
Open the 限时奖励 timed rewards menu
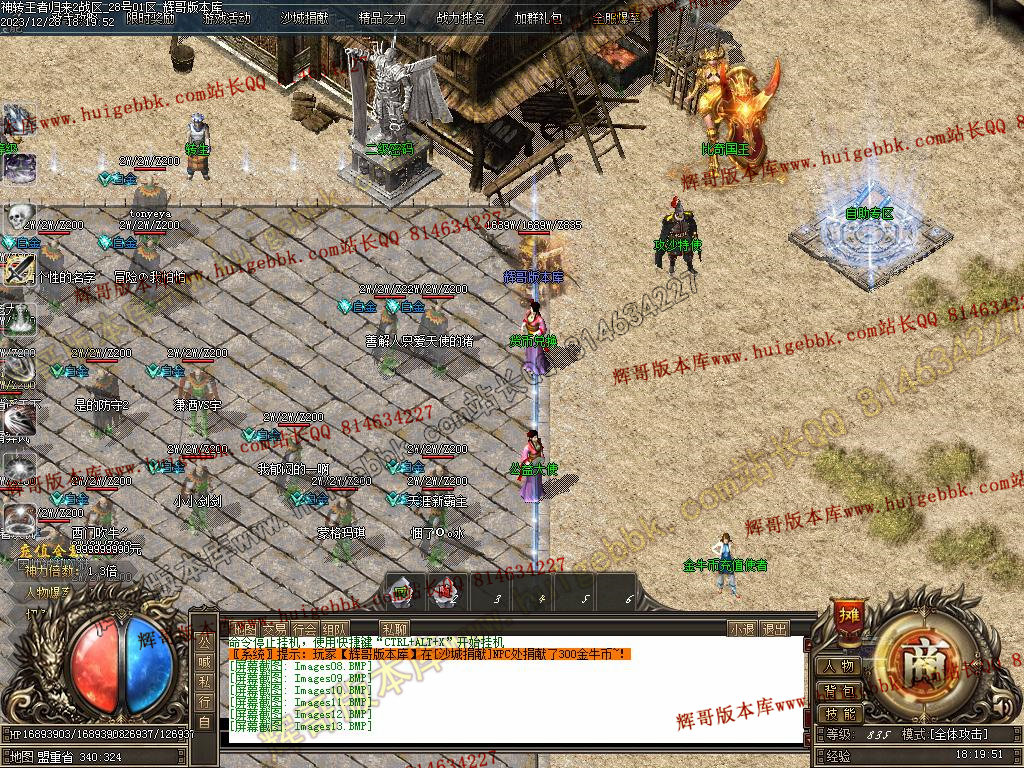pyautogui.click(x=151, y=18)
